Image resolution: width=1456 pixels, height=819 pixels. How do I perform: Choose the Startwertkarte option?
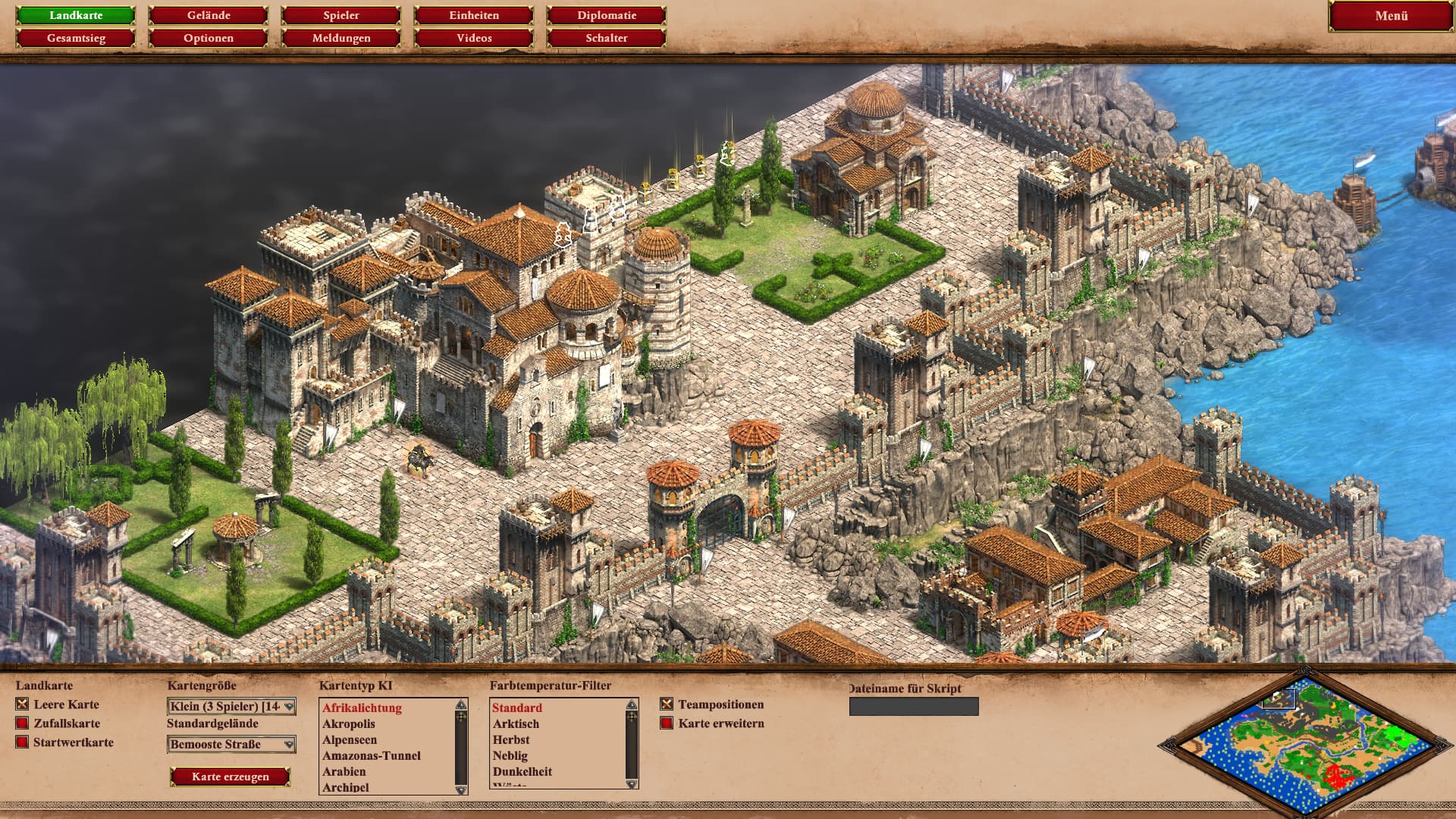pos(23,742)
